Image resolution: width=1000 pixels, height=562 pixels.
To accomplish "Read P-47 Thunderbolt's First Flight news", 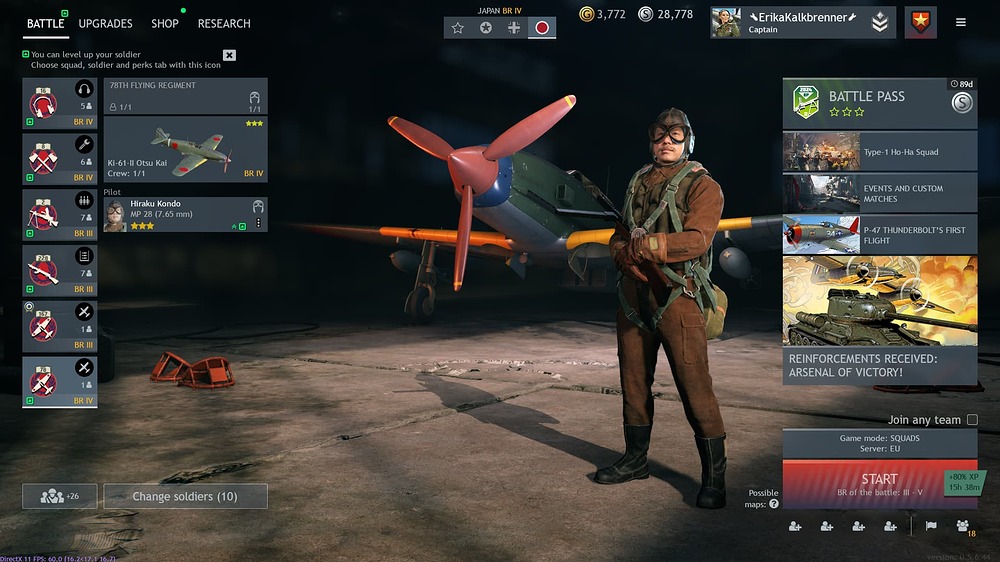I will click(x=879, y=234).
